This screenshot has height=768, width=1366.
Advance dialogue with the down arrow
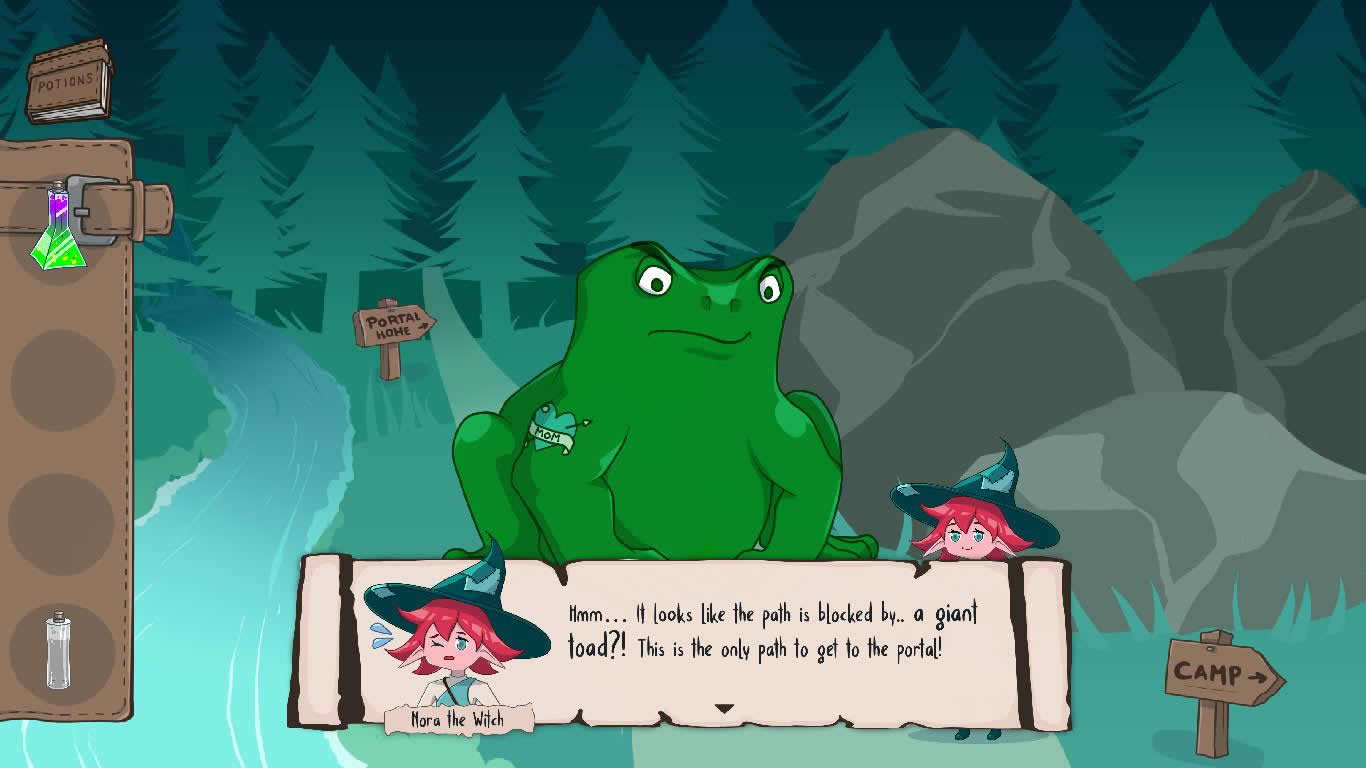point(724,709)
